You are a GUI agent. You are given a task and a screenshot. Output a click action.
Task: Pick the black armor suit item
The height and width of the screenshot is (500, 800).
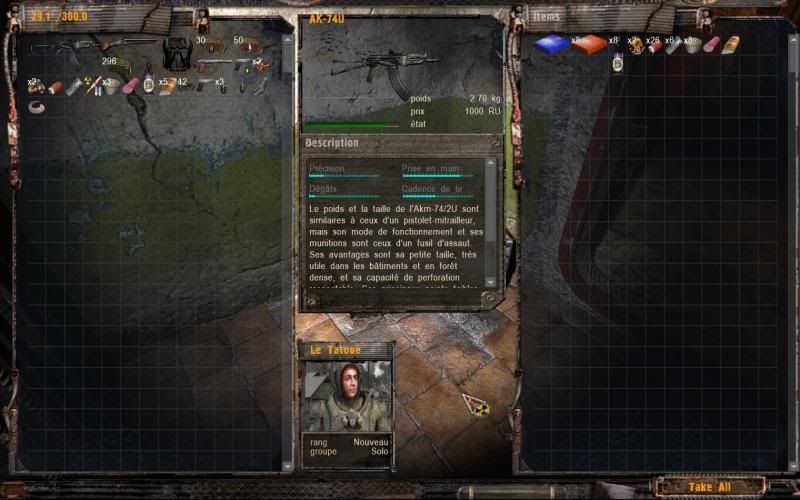click(177, 53)
